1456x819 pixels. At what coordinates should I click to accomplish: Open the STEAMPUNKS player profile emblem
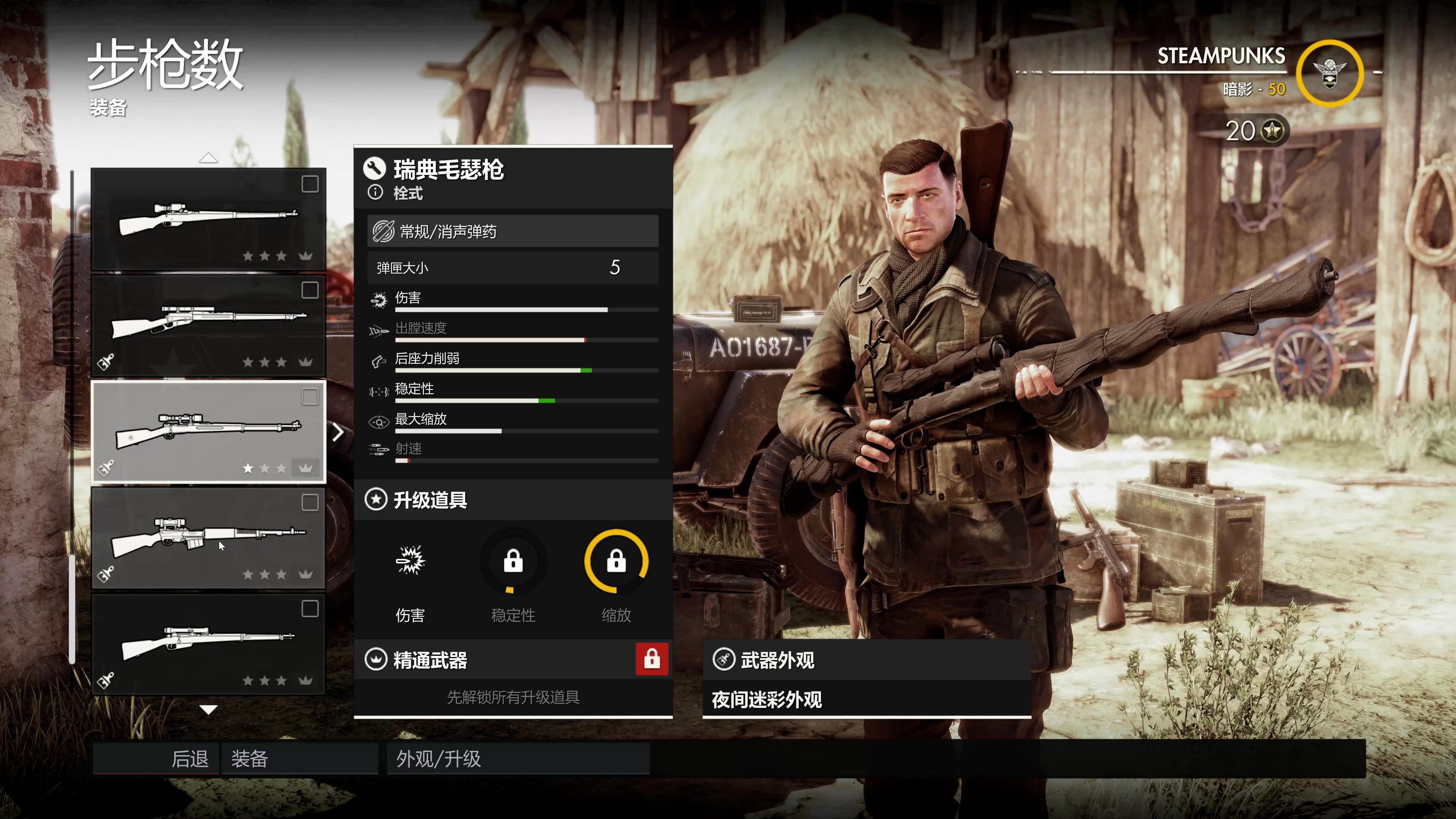click(1329, 74)
